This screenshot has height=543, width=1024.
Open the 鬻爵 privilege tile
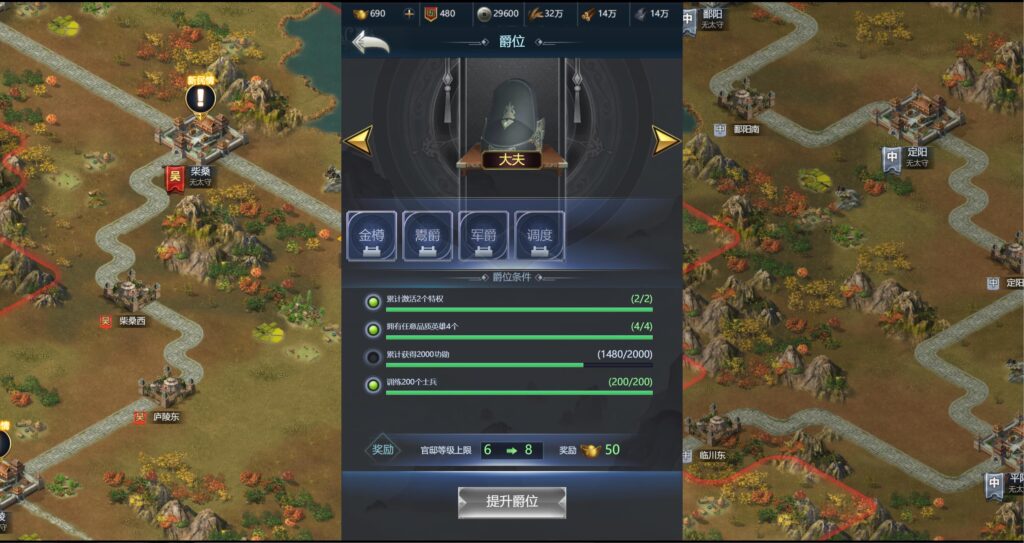428,237
